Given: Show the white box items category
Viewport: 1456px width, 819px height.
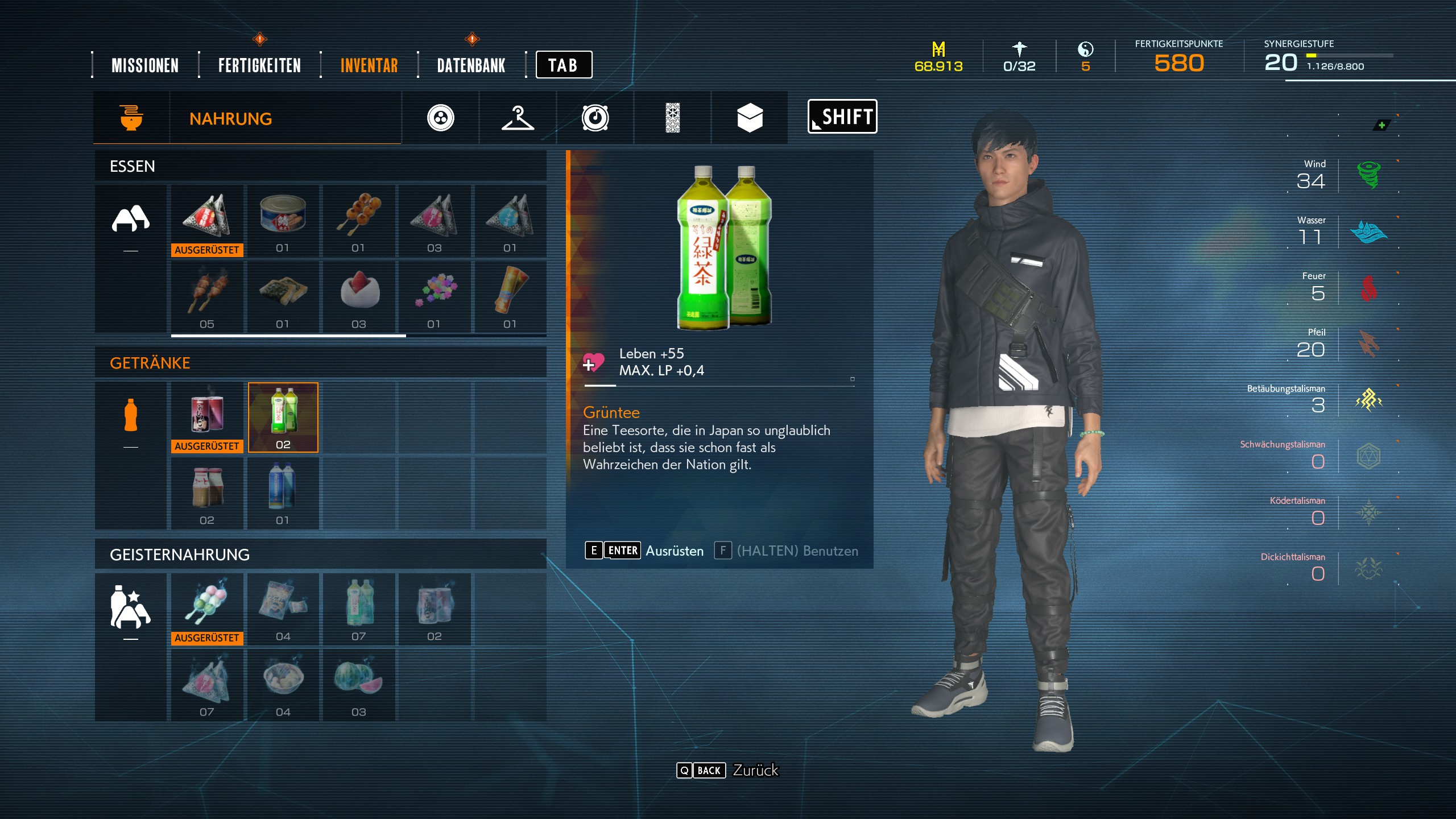Looking at the screenshot, I should coord(750,118).
